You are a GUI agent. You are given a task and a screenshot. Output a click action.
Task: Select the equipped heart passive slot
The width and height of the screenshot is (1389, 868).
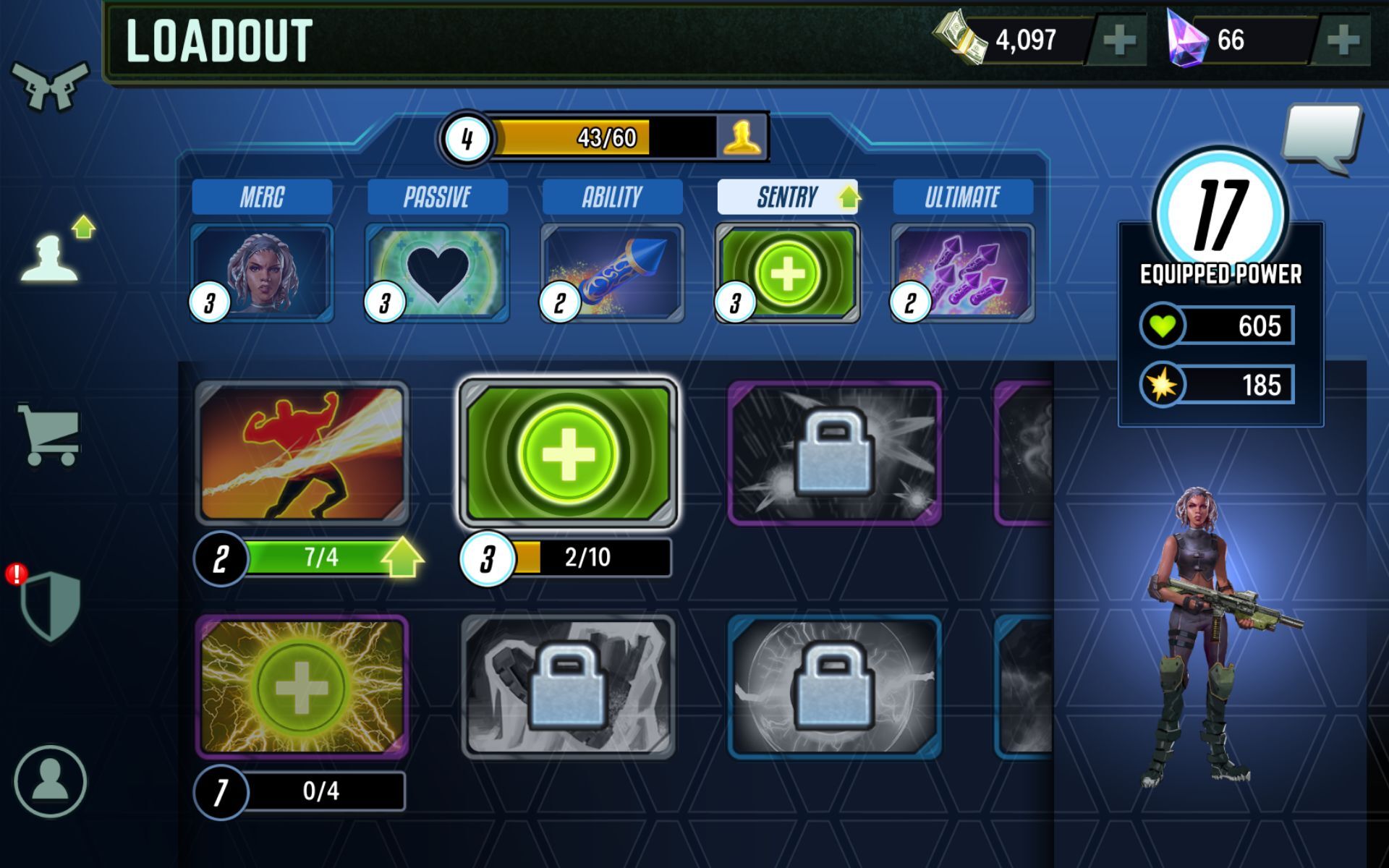pyautogui.click(x=437, y=273)
